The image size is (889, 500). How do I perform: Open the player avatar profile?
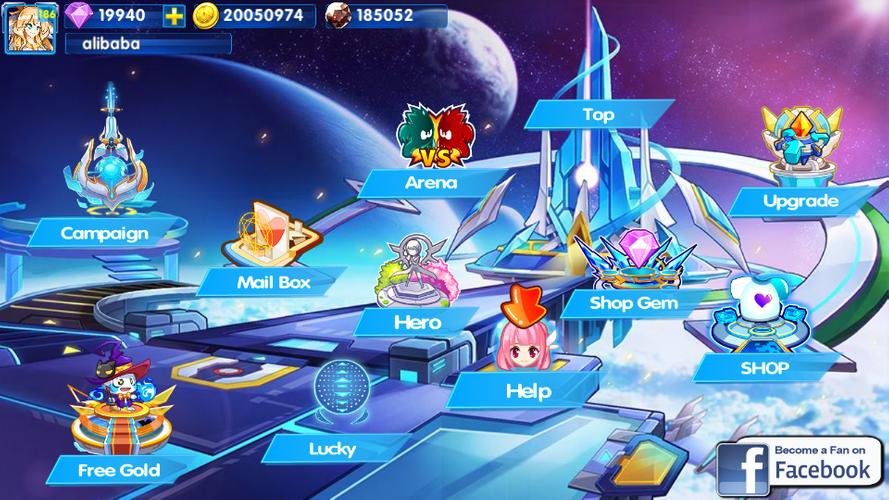click(29, 26)
